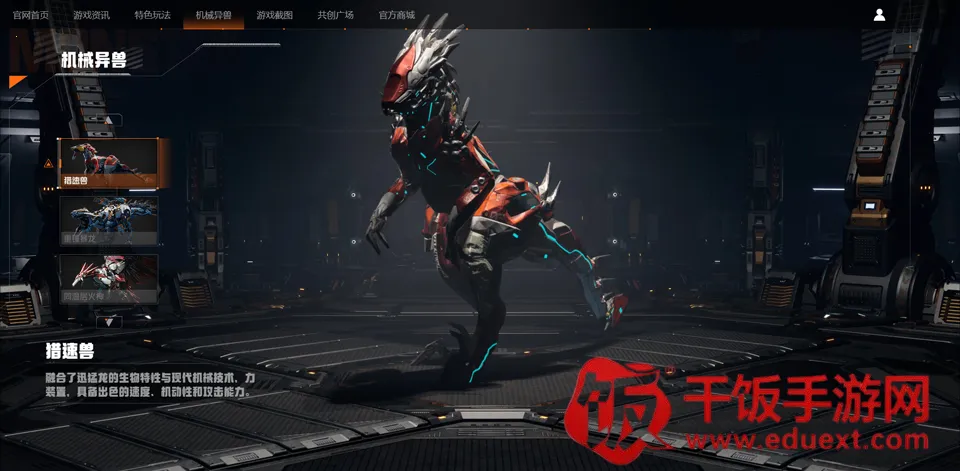The image size is (960, 471).
Task: Pick the red-clawed mech beast thumbnail
Action: [109, 279]
